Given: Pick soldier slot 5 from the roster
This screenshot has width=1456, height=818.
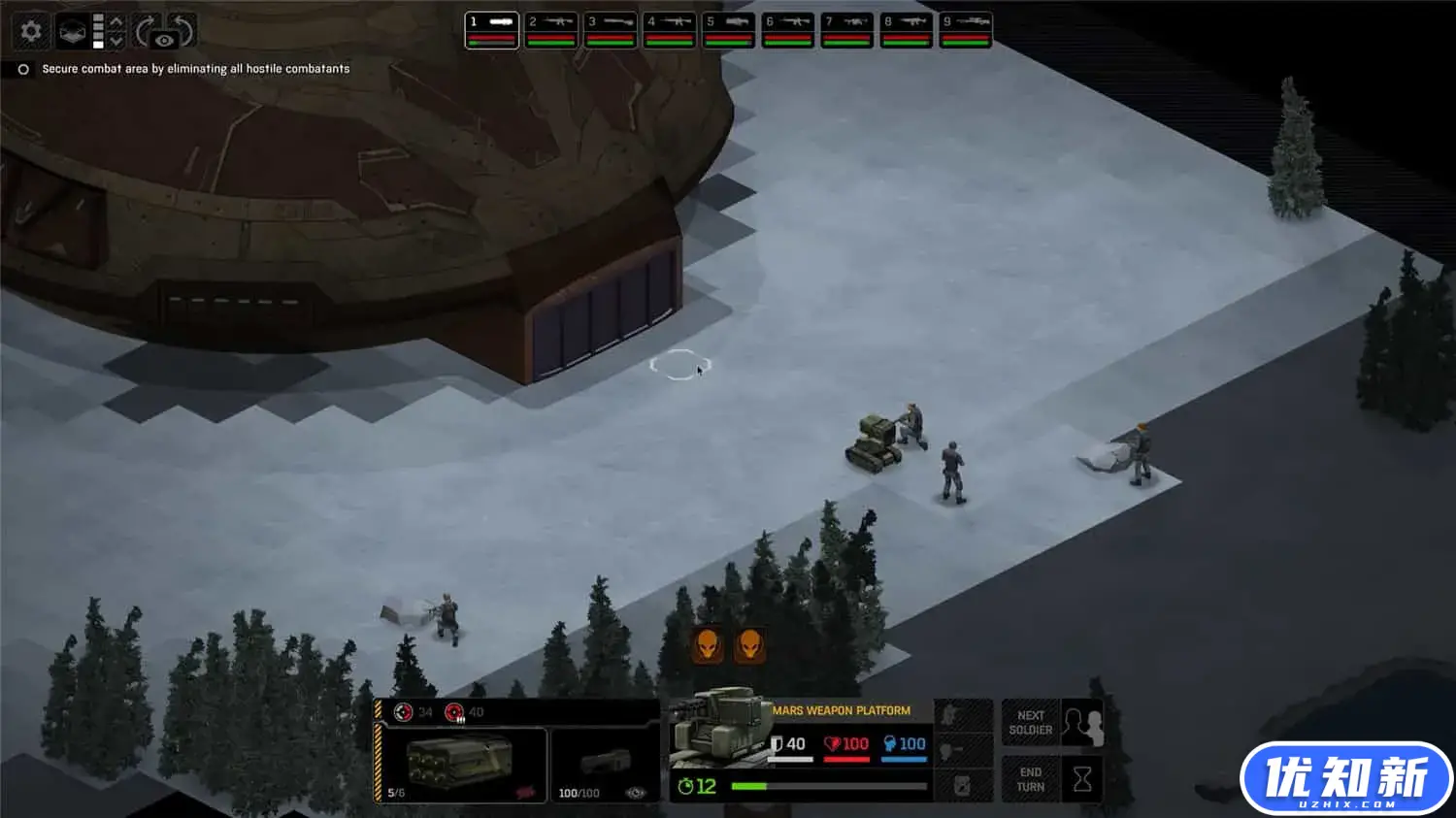Looking at the screenshot, I should [x=729, y=29].
